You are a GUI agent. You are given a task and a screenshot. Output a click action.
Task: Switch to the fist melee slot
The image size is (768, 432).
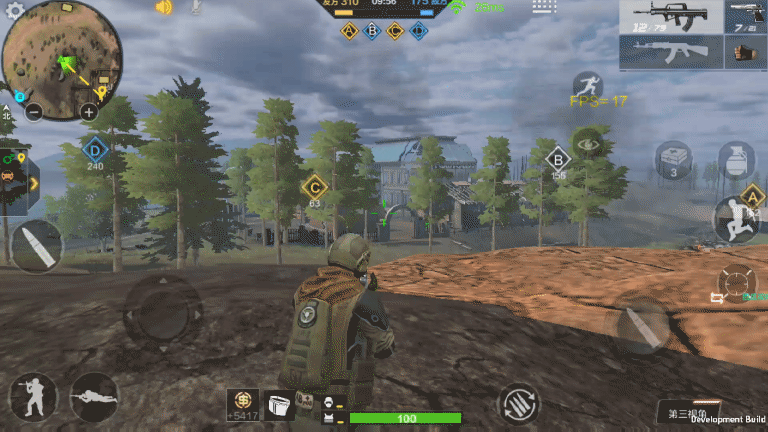742,52
